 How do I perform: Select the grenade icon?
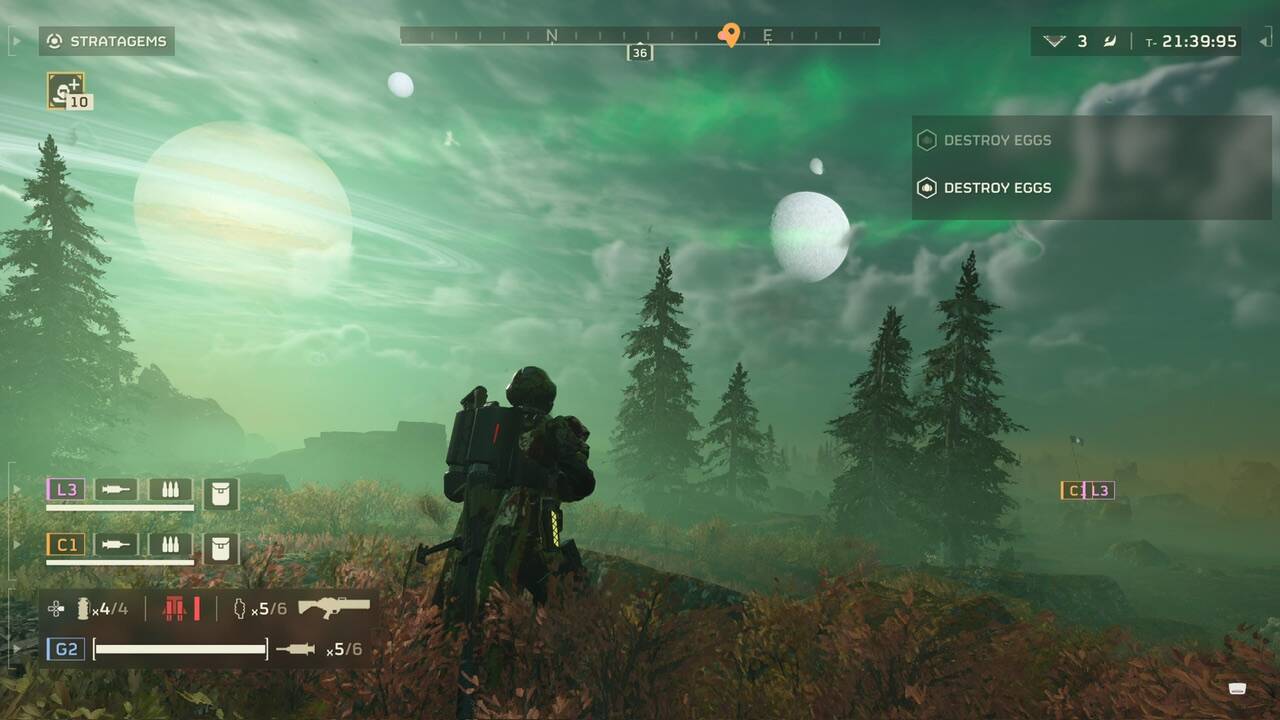tap(84, 608)
